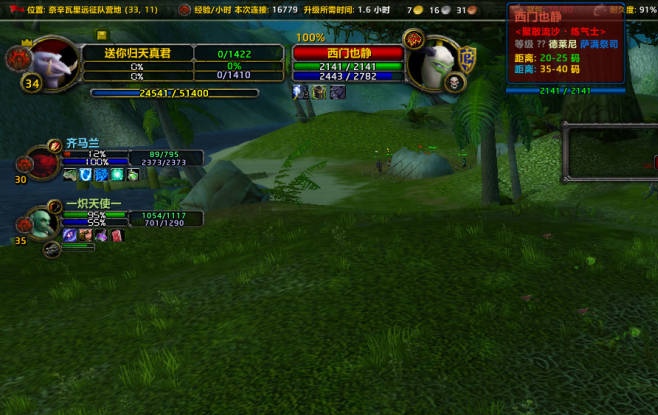
Task: Inspect the red buff icon on 一炽天使一
Action: 116,235
